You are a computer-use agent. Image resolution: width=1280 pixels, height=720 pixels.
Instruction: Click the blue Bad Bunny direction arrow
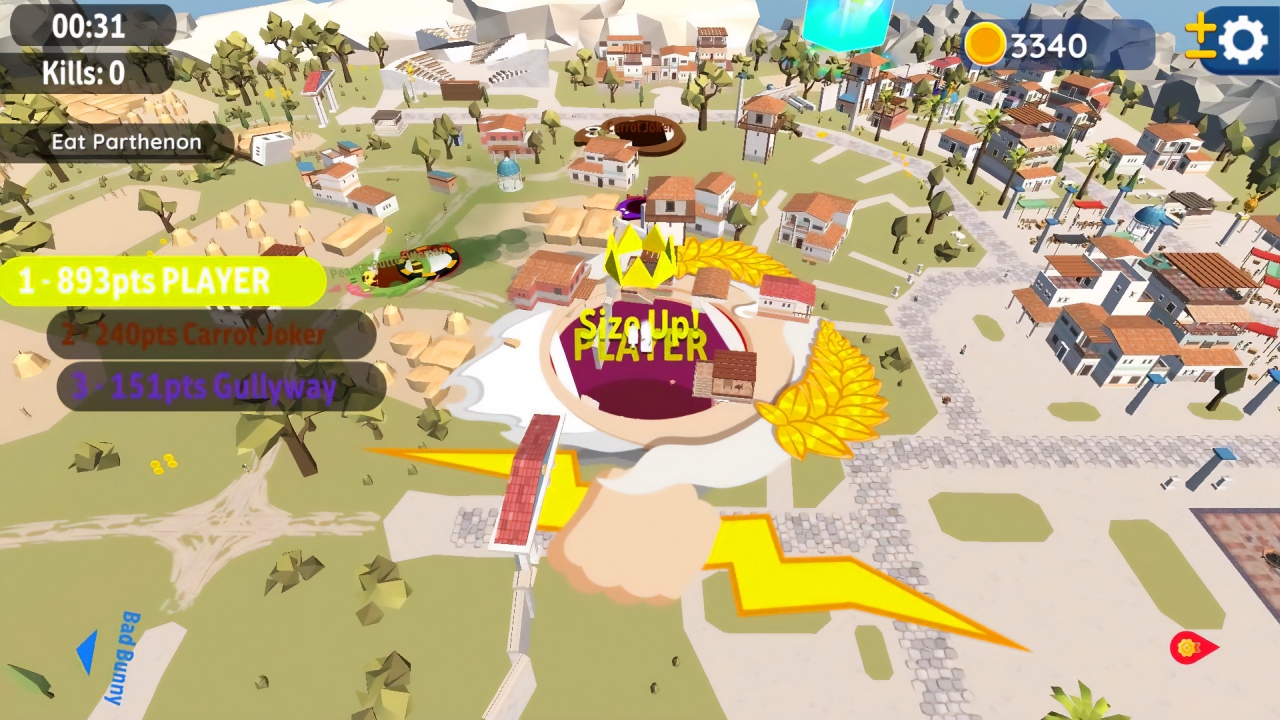[x=88, y=652]
